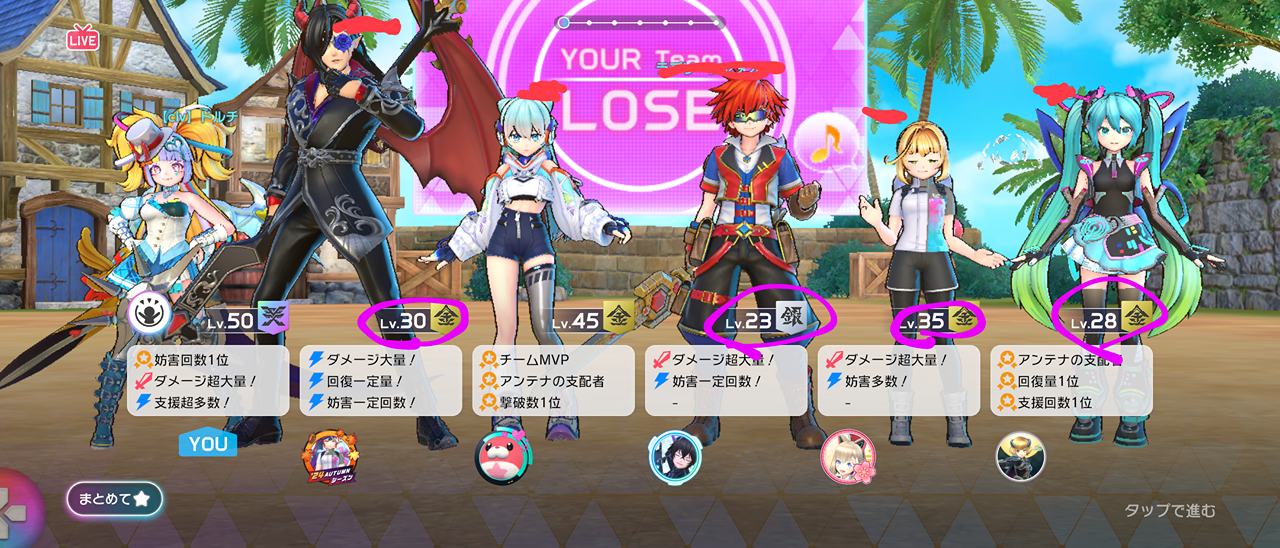
Task: Select the チームMVP award panel
Action: click(x=553, y=381)
